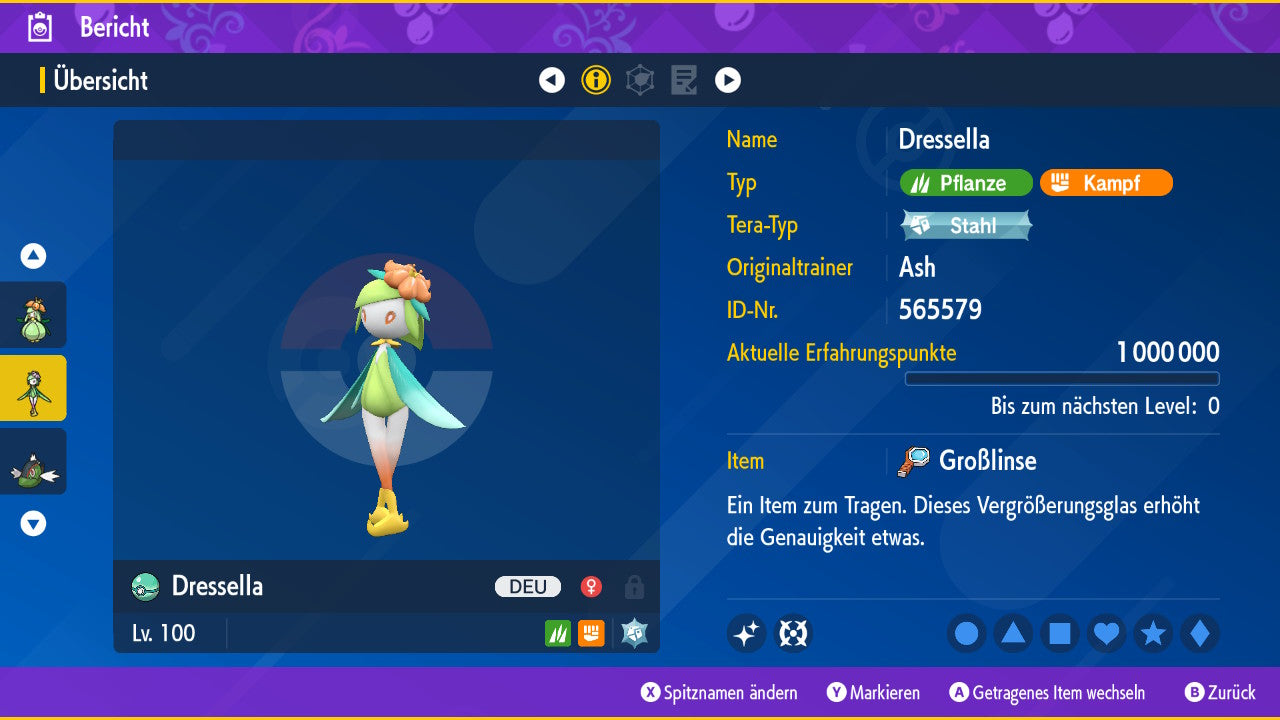Choose the highlighted Dressella party thumbnail

point(33,388)
